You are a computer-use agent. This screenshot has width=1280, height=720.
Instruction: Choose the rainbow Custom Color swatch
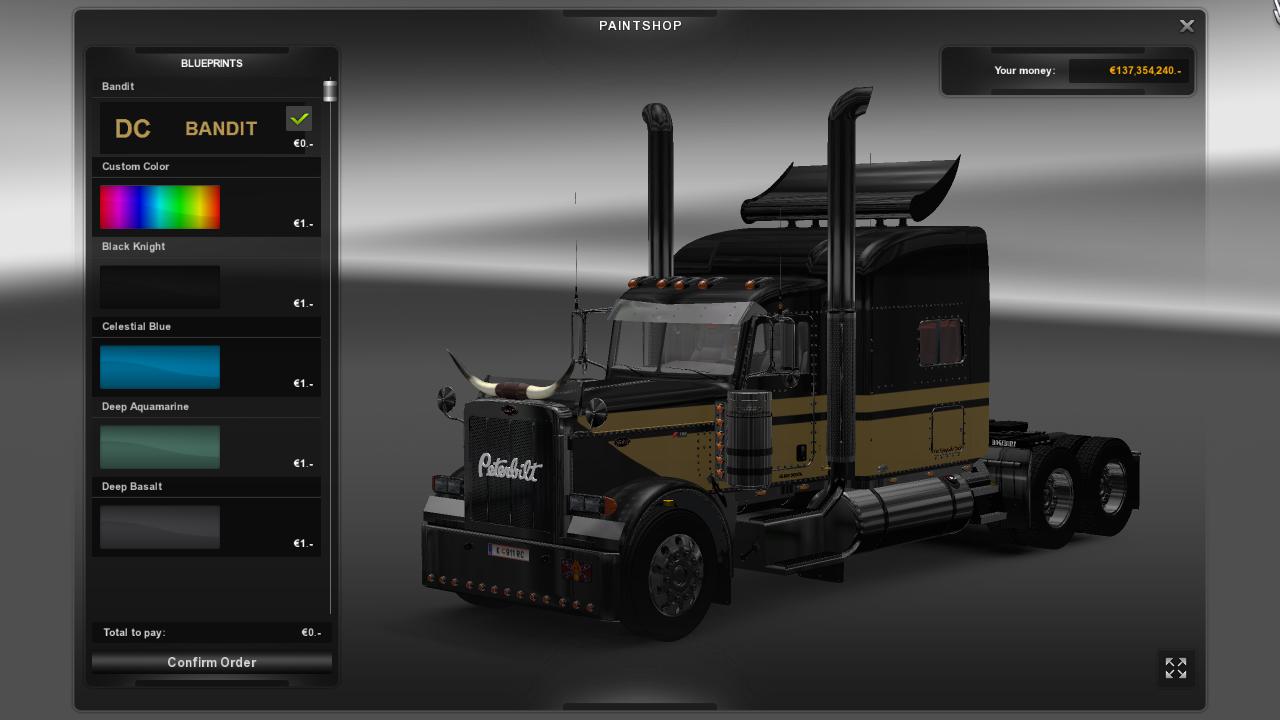coord(160,207)
